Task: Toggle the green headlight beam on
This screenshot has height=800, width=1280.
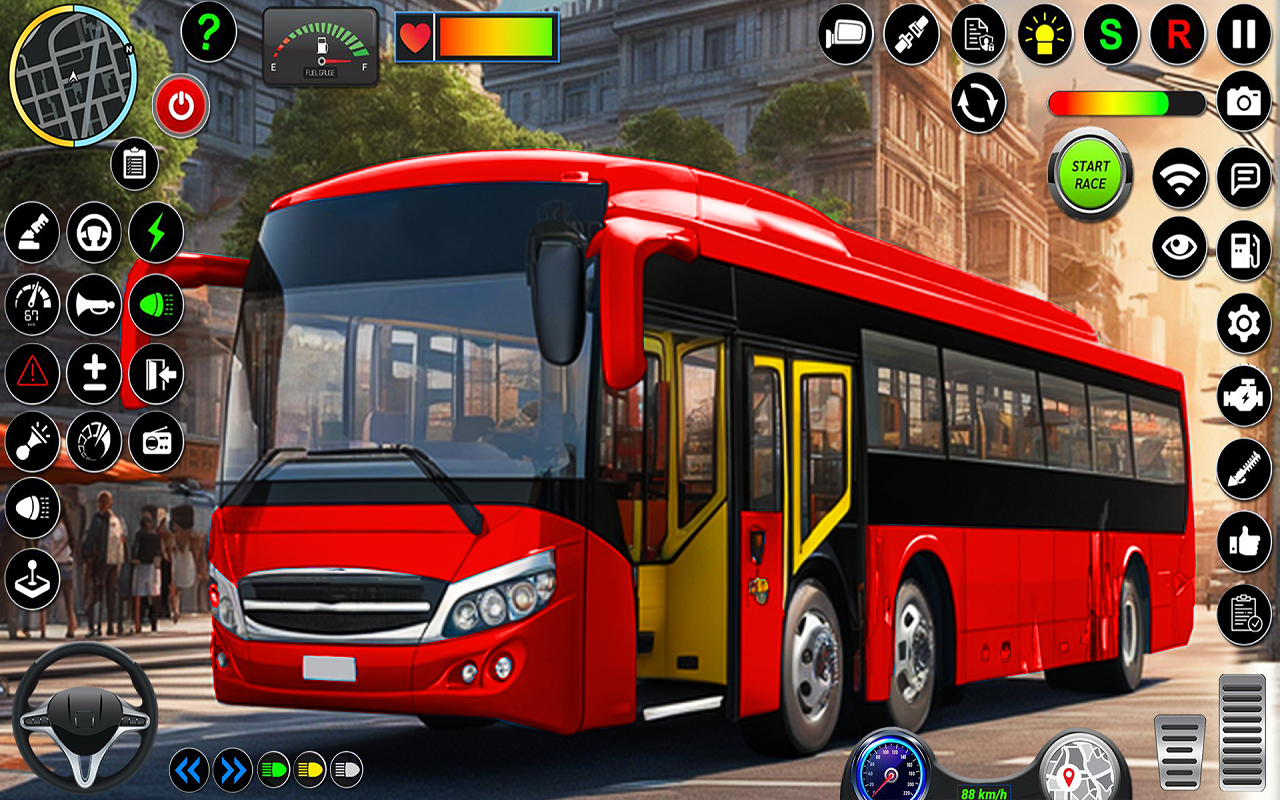Action: [156, 305]
